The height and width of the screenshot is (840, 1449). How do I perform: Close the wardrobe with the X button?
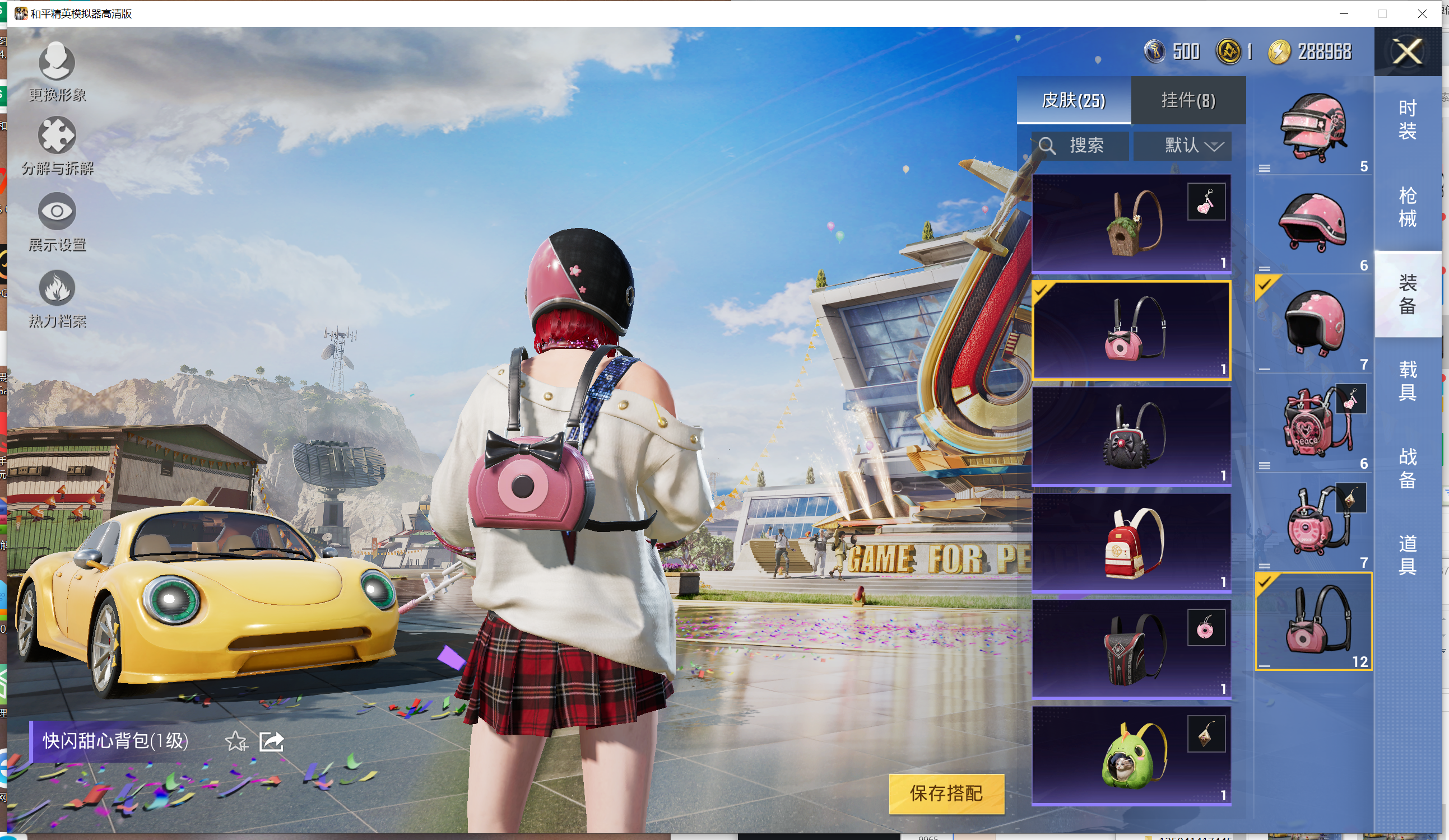(1407, 52)
